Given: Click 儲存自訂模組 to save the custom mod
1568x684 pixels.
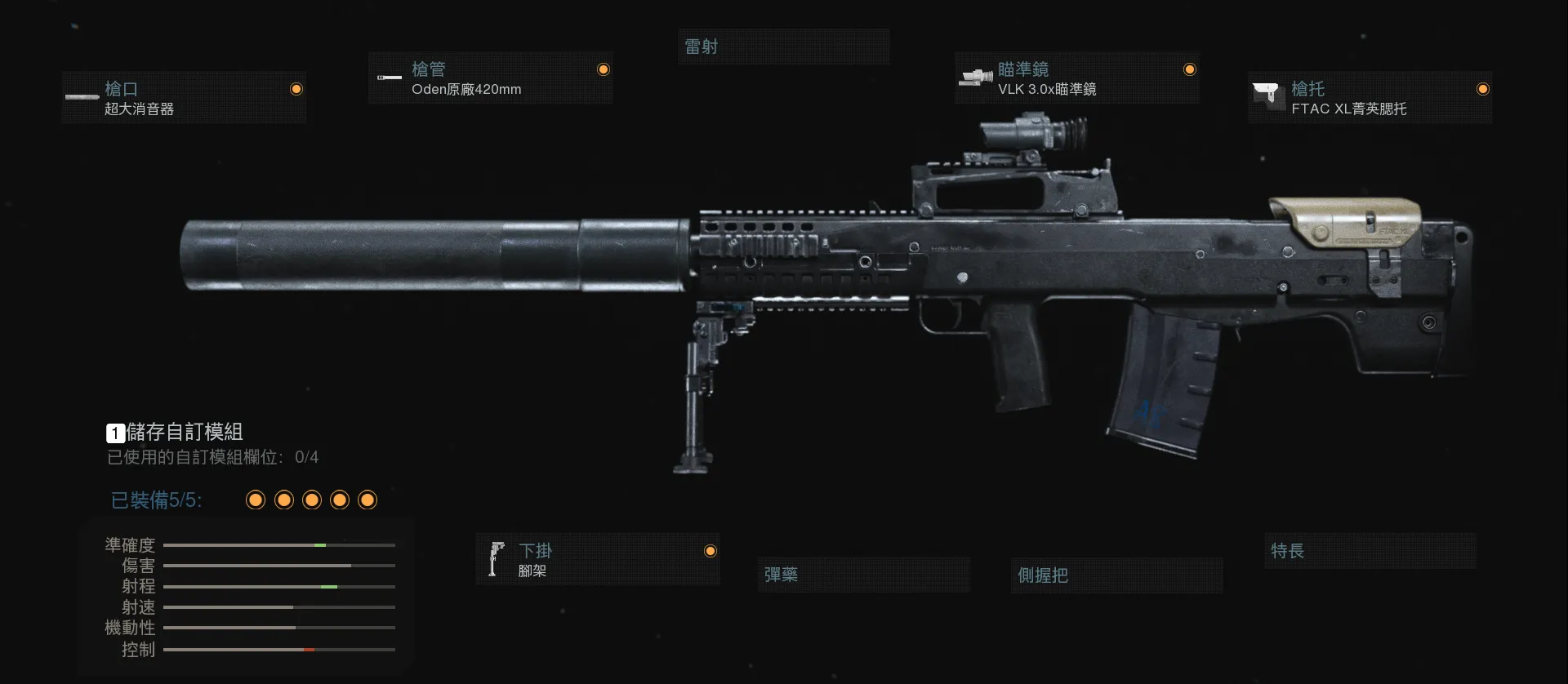Looking at the screenshot, I should [x=176, y=432].
